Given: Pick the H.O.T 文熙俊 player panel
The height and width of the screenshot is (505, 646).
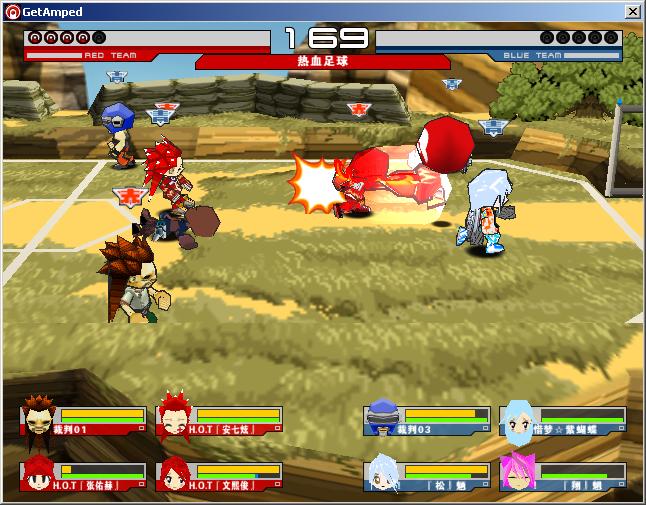Looking at the screenshot, I should click(x=220, y=476).
